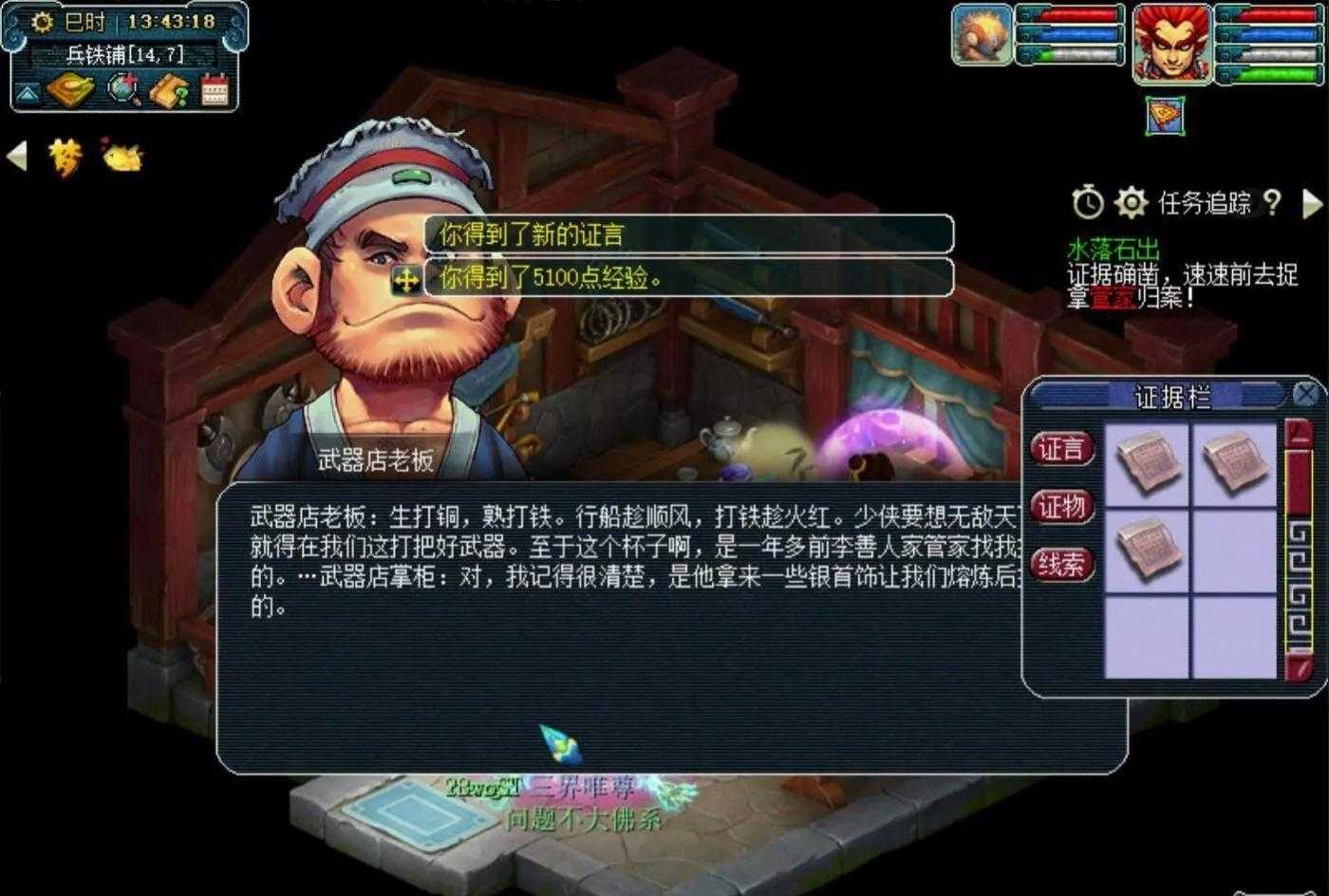
Task: Switch to the 线索 clues tab
Action: tap(1061, 565)
